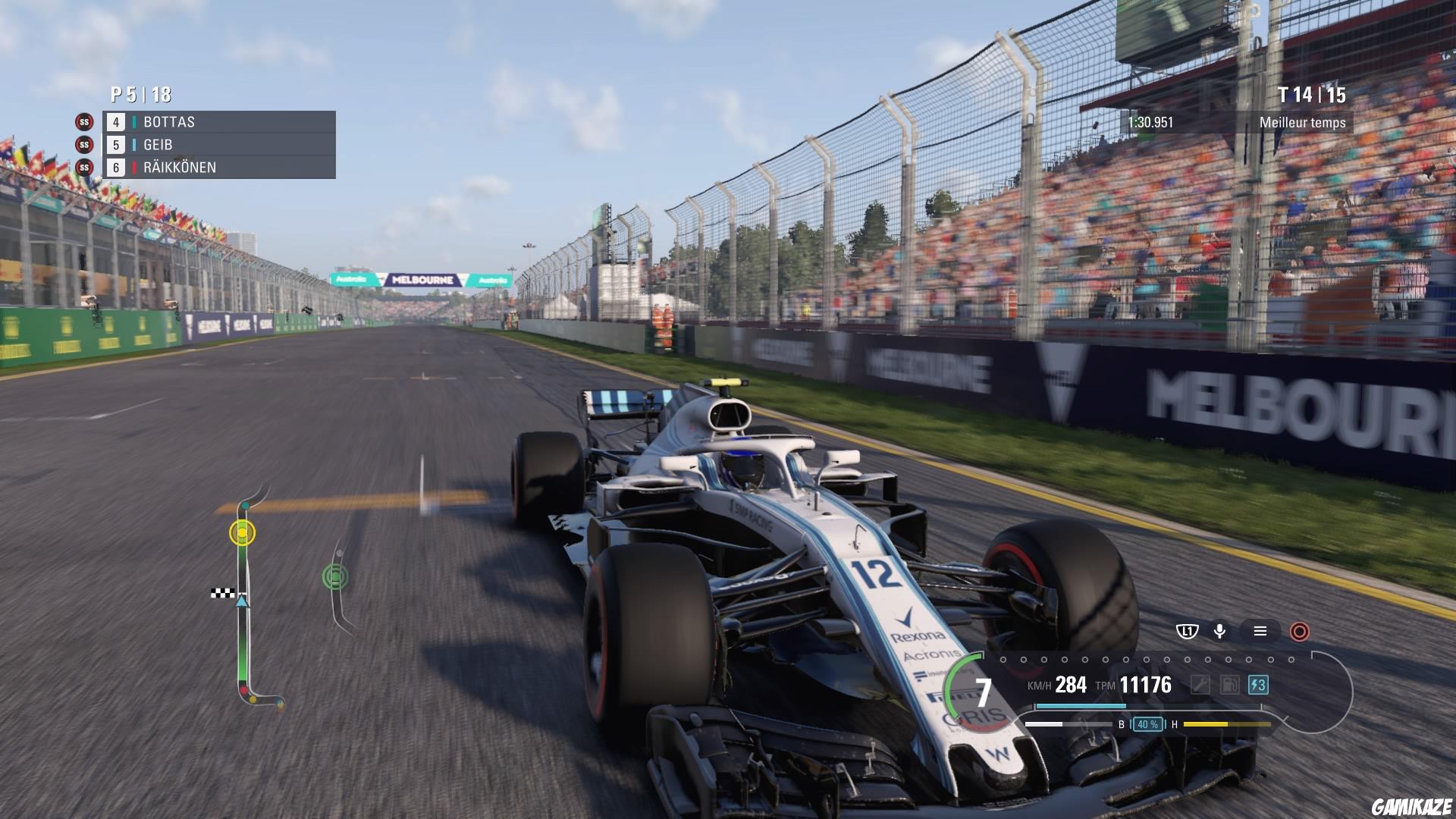Adjust the yellow ERS charge bar
1456x819 pixels.
click(x=1227, y=724)
